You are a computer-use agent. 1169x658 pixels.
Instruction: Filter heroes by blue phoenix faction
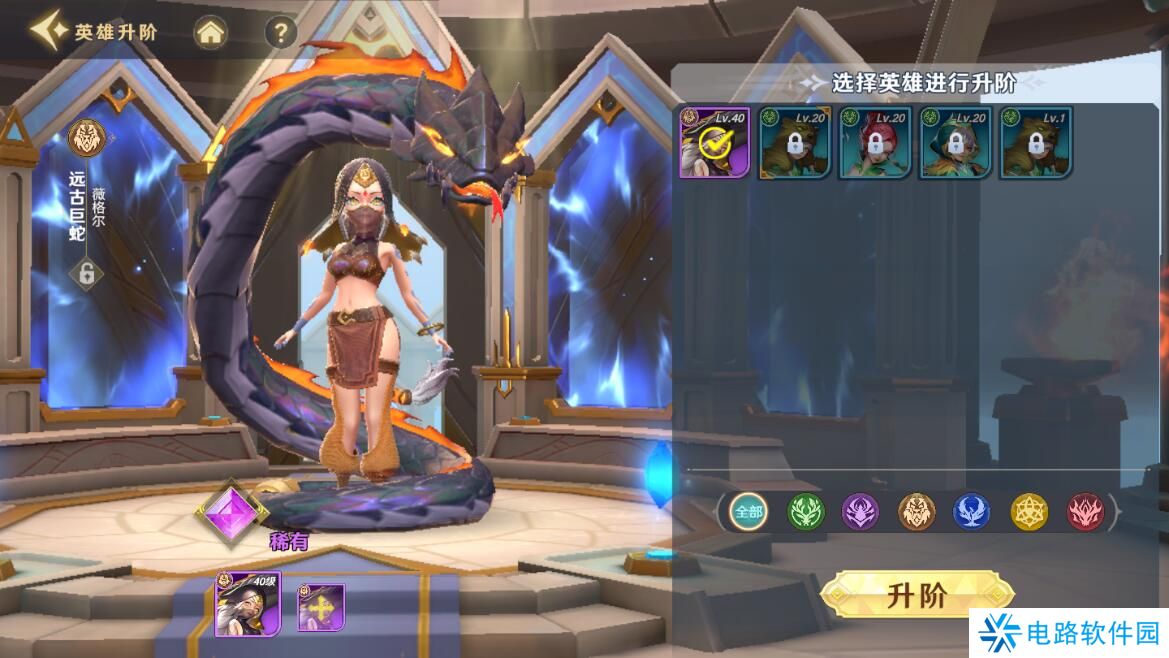971,512
